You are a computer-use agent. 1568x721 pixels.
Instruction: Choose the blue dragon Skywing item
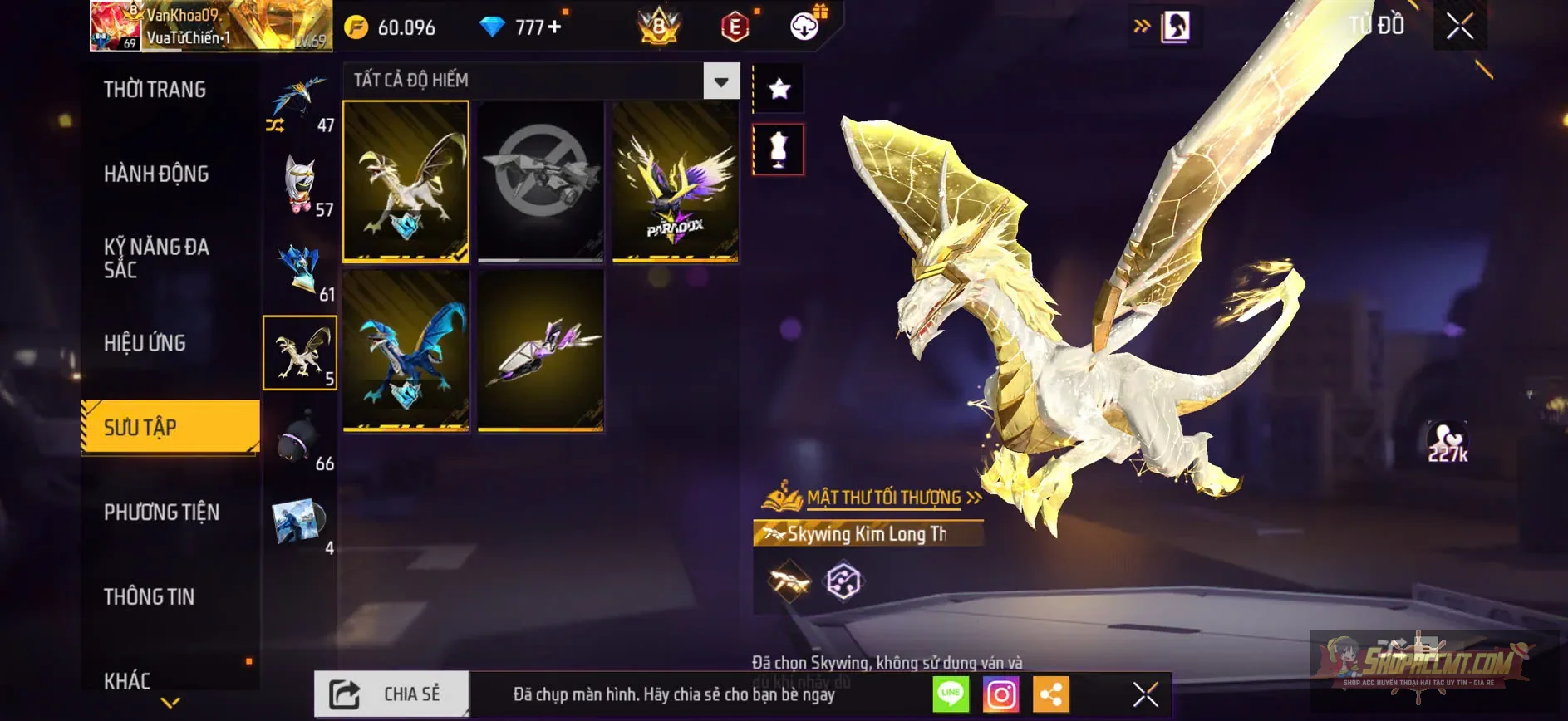(x=406, y=351)
